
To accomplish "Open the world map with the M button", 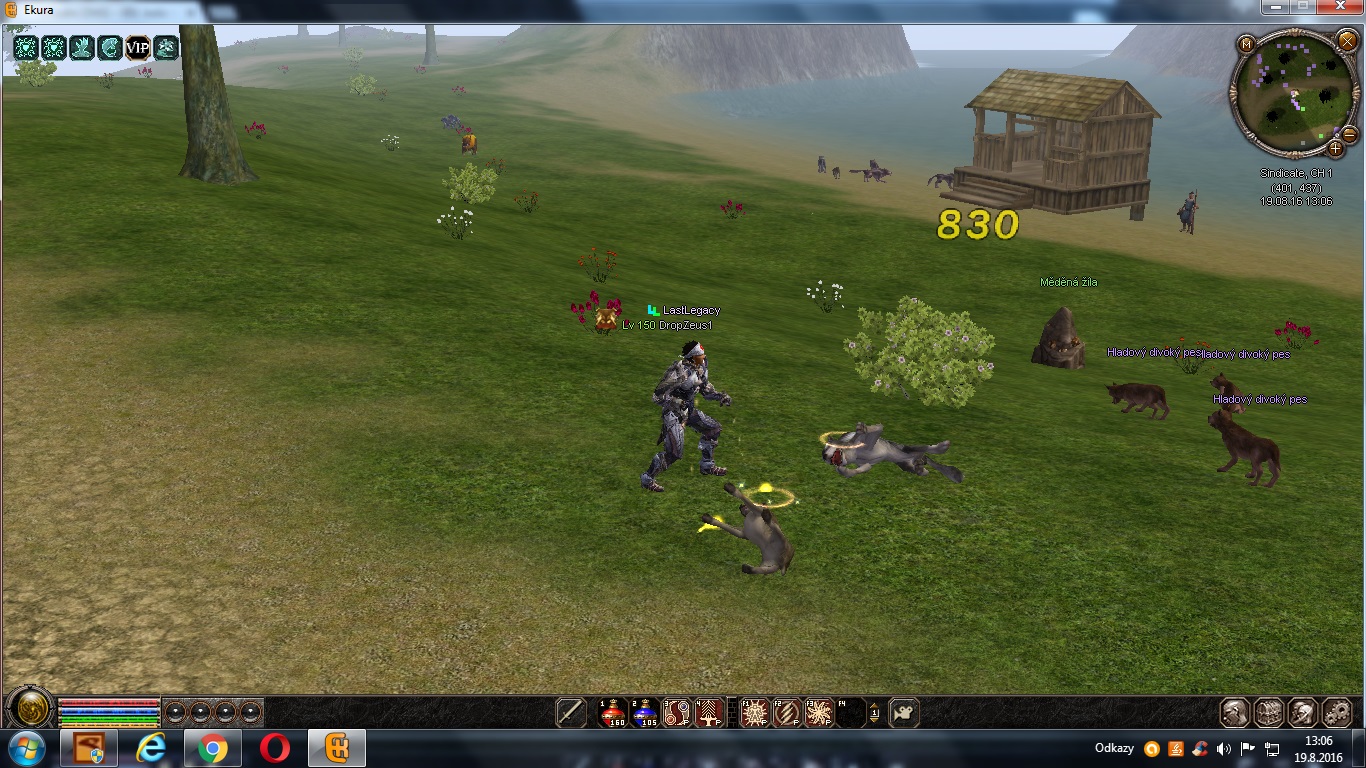I will point(1246,44).
